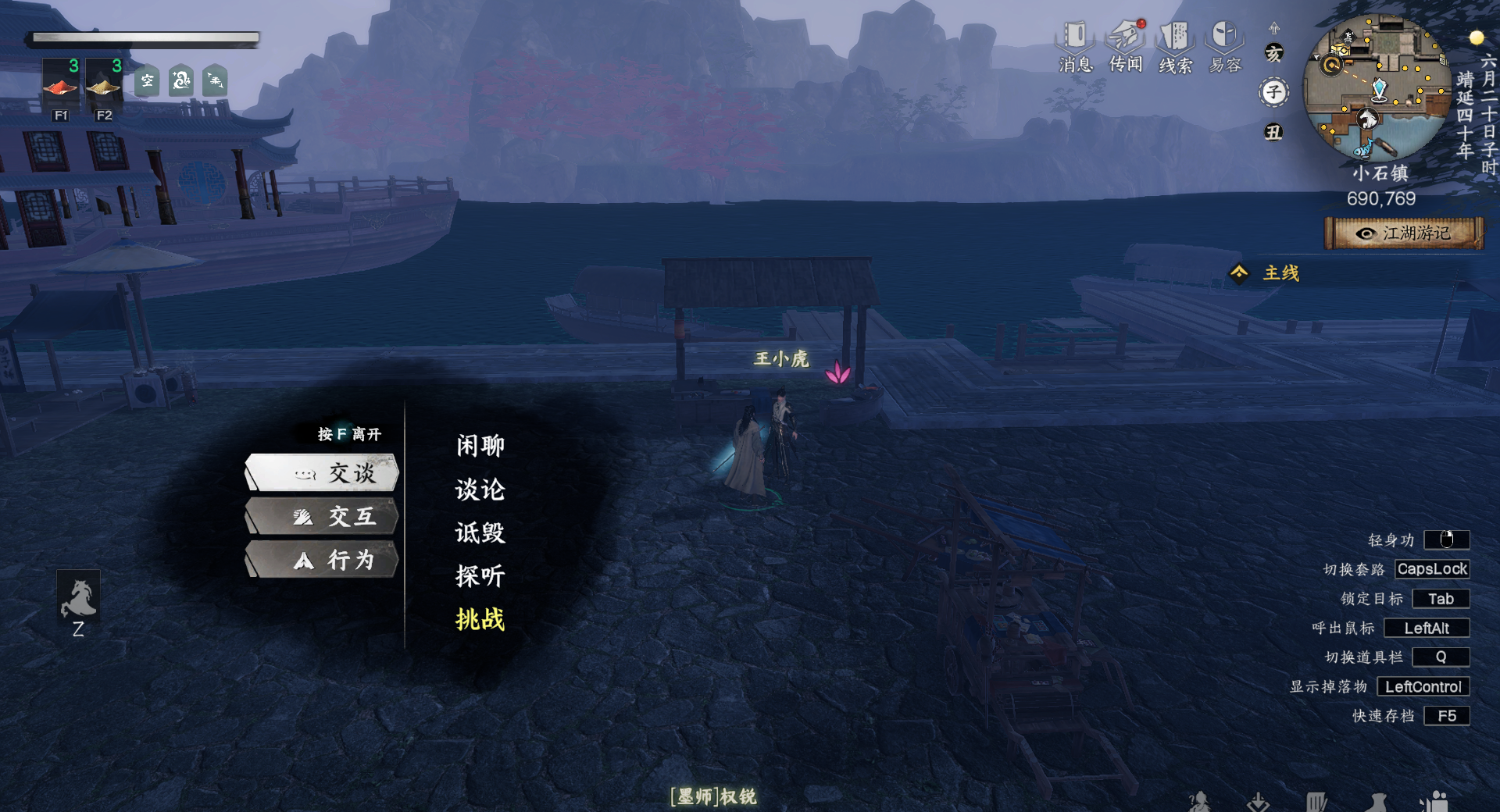Click the horse mount icon
Image resolution: width=1500 pixels, height=812 pixels.
coord(78,598)
